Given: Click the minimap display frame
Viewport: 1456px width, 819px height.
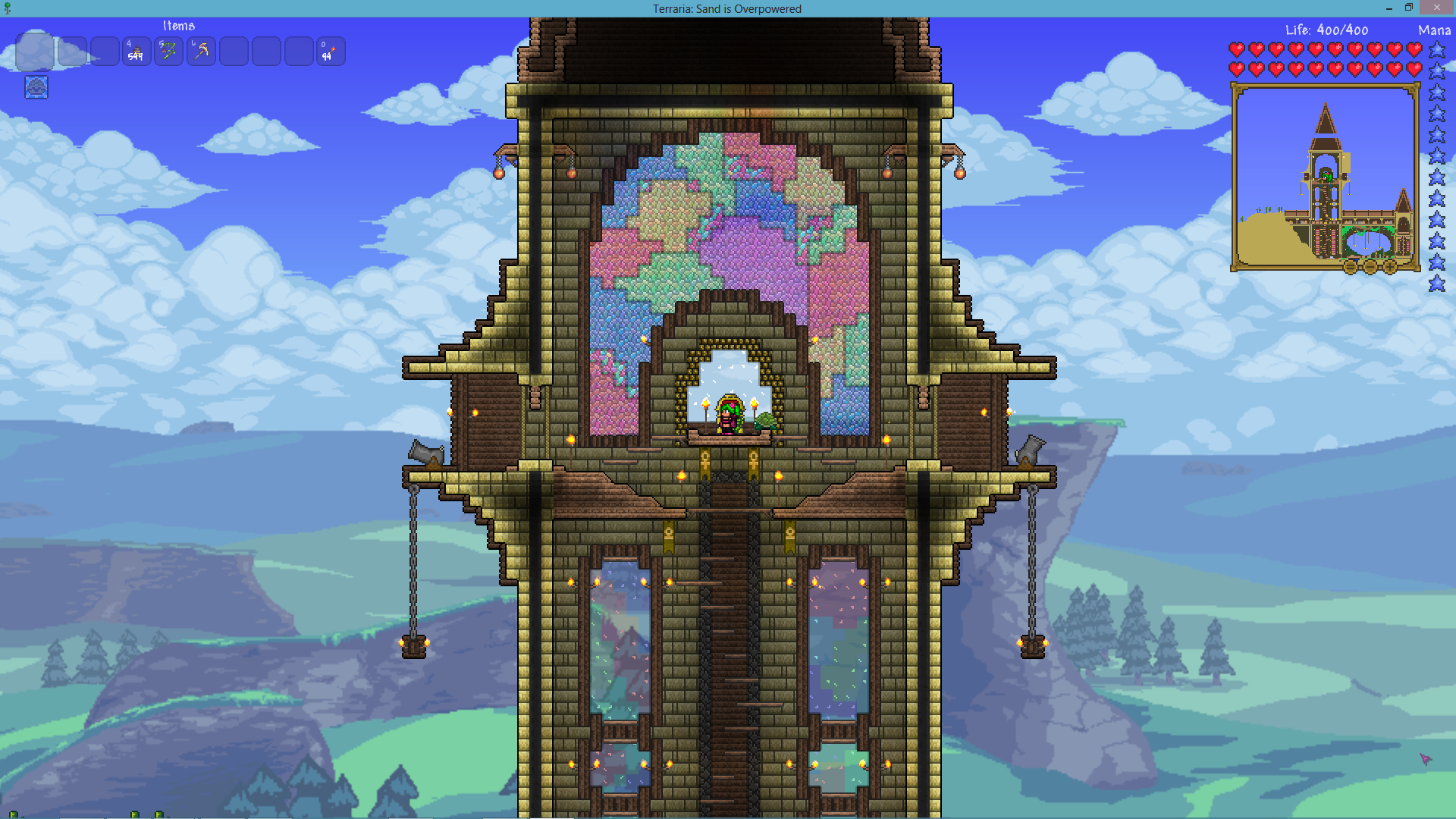Looking at the screenshot, I should (x=1326, y=178).
